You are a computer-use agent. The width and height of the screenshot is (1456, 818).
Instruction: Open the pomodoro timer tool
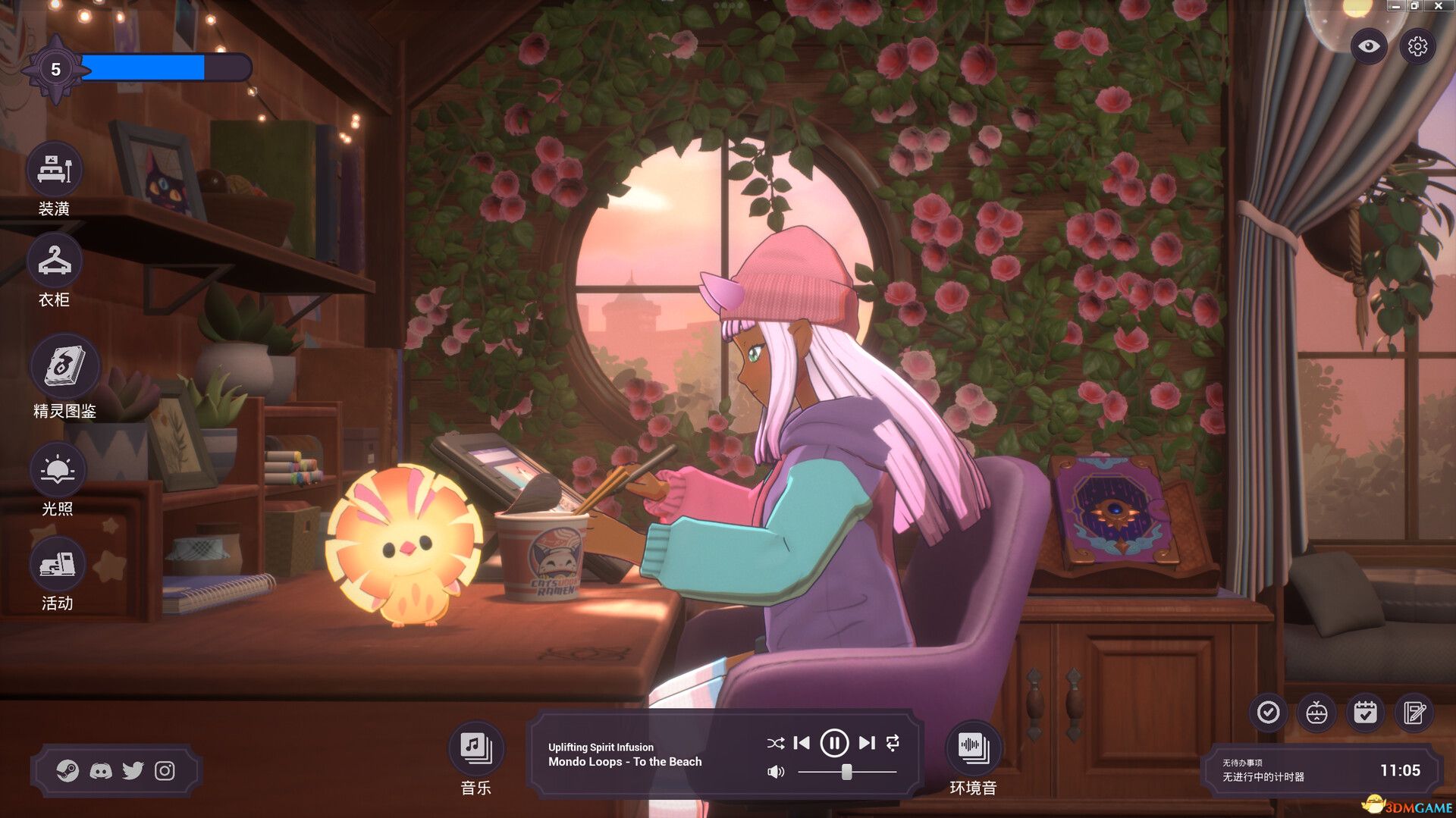[1317, 713]
